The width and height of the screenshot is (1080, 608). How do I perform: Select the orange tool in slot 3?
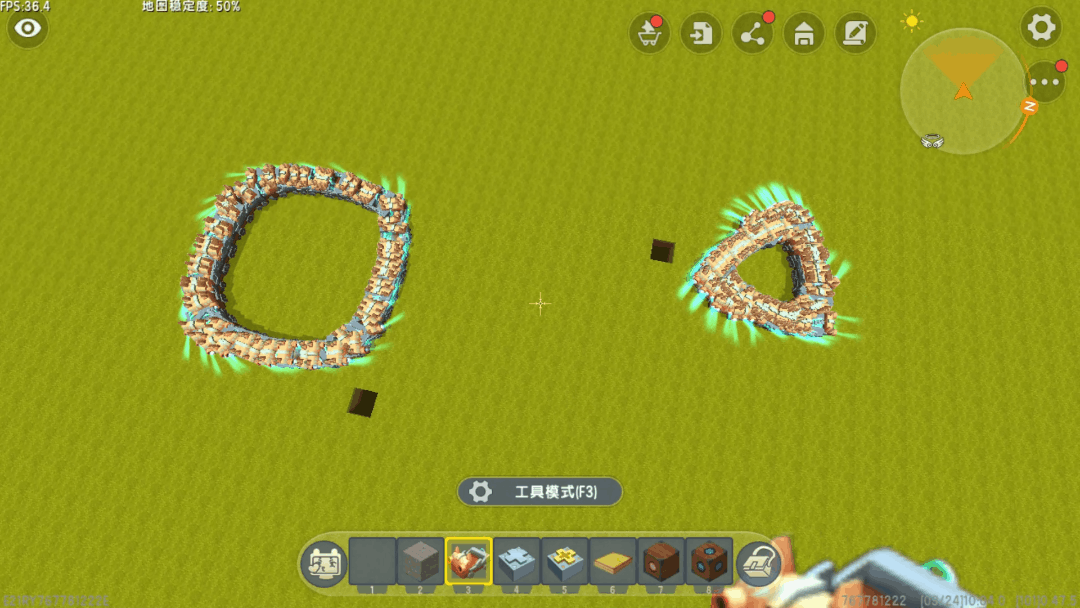tap(468, 561)
